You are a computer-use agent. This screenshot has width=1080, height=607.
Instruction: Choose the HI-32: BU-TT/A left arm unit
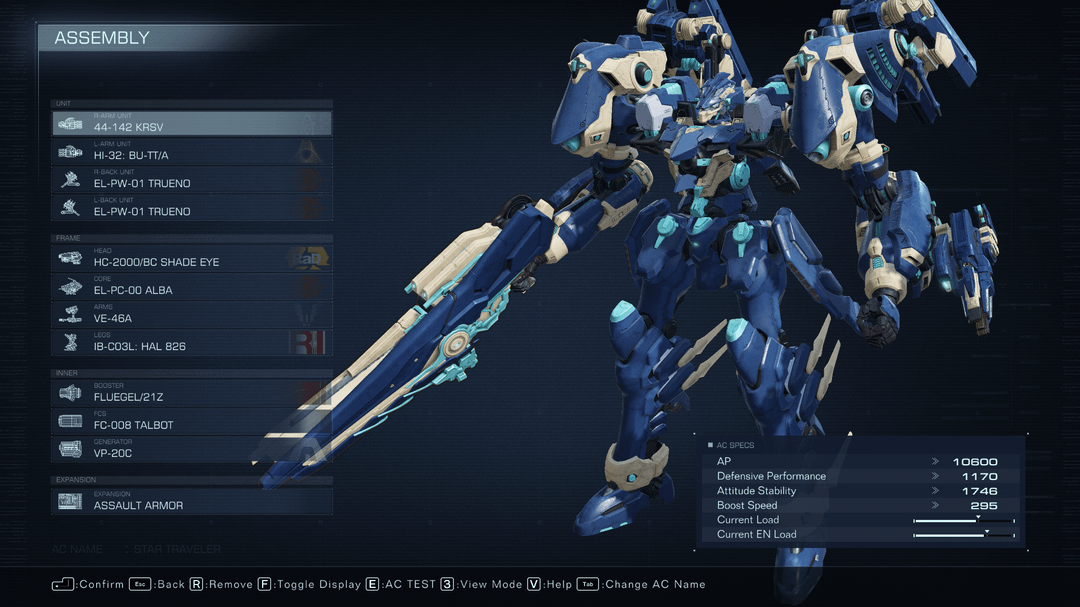191,151
